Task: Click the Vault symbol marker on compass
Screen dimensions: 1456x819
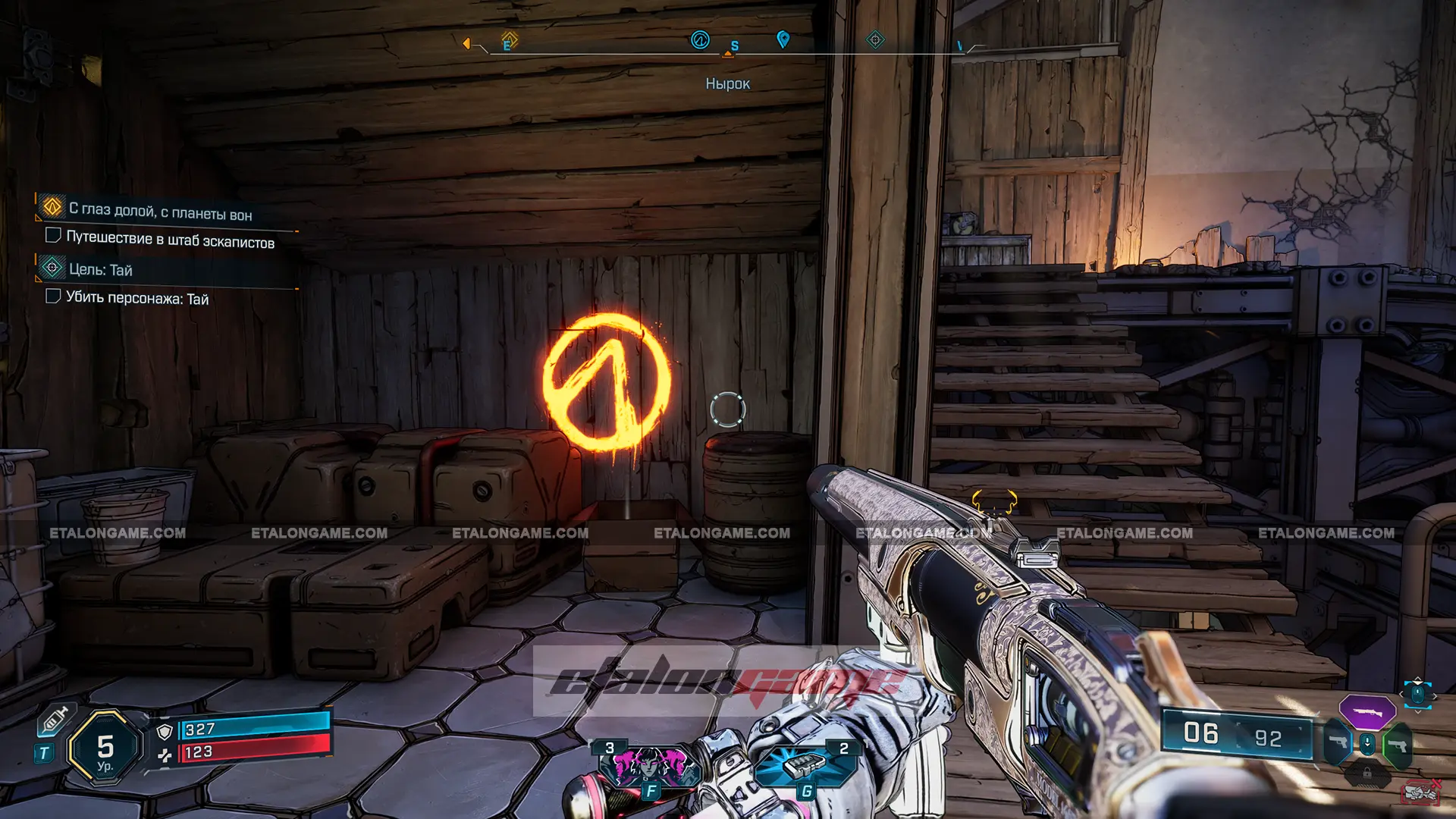Action: pos(700,39)
